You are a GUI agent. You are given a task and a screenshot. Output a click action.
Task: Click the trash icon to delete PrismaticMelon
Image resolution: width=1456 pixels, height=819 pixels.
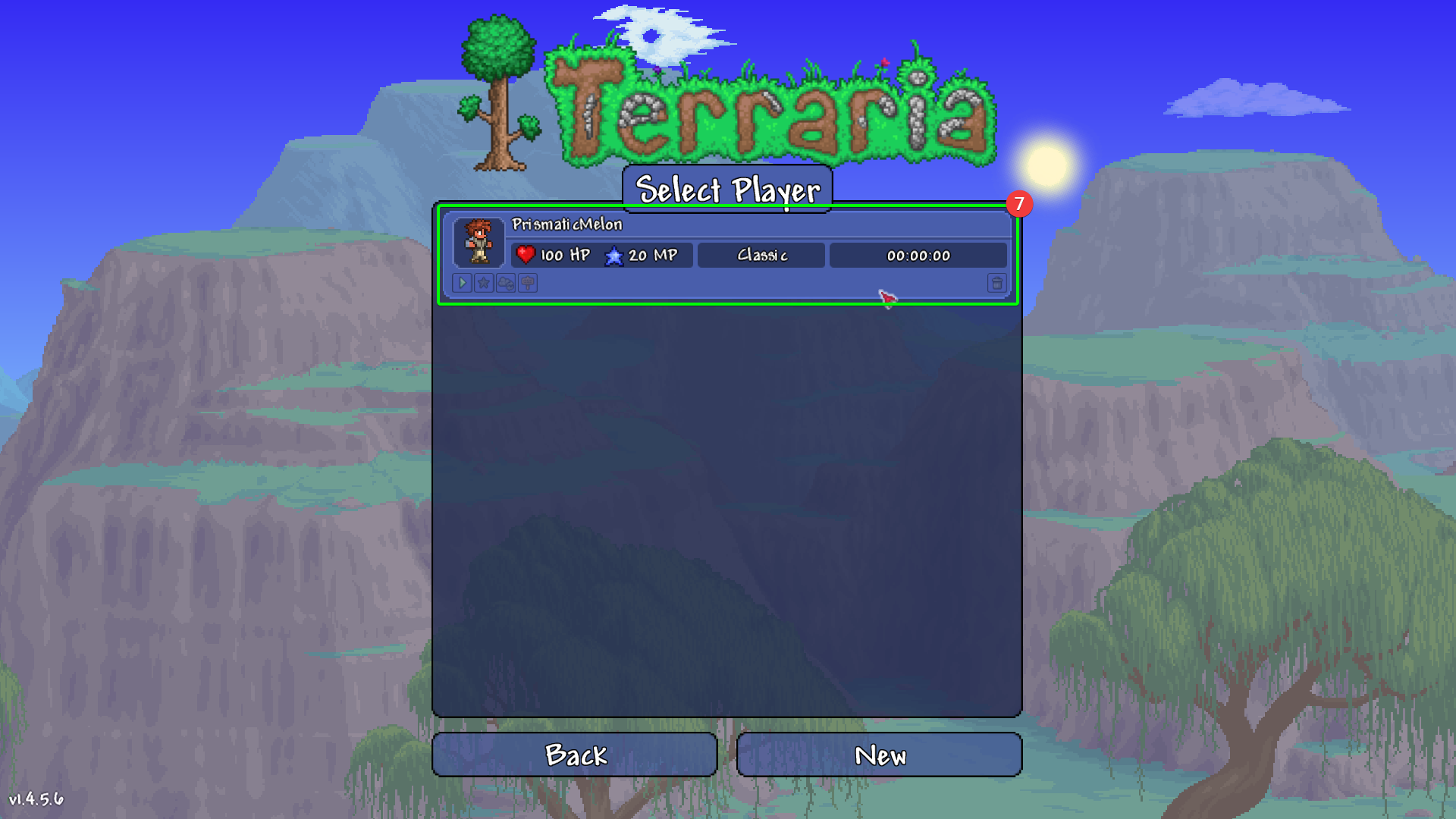point(997,283)
